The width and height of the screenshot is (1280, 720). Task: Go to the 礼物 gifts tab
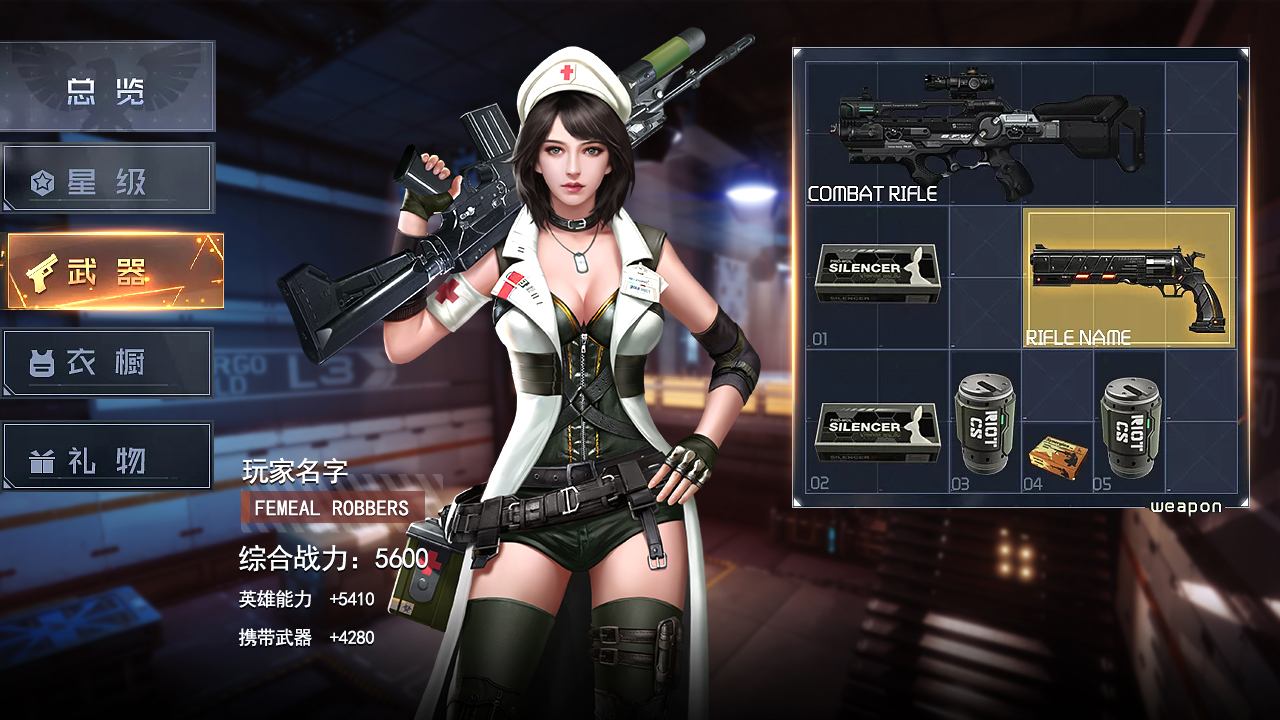[x=107, y=457]
